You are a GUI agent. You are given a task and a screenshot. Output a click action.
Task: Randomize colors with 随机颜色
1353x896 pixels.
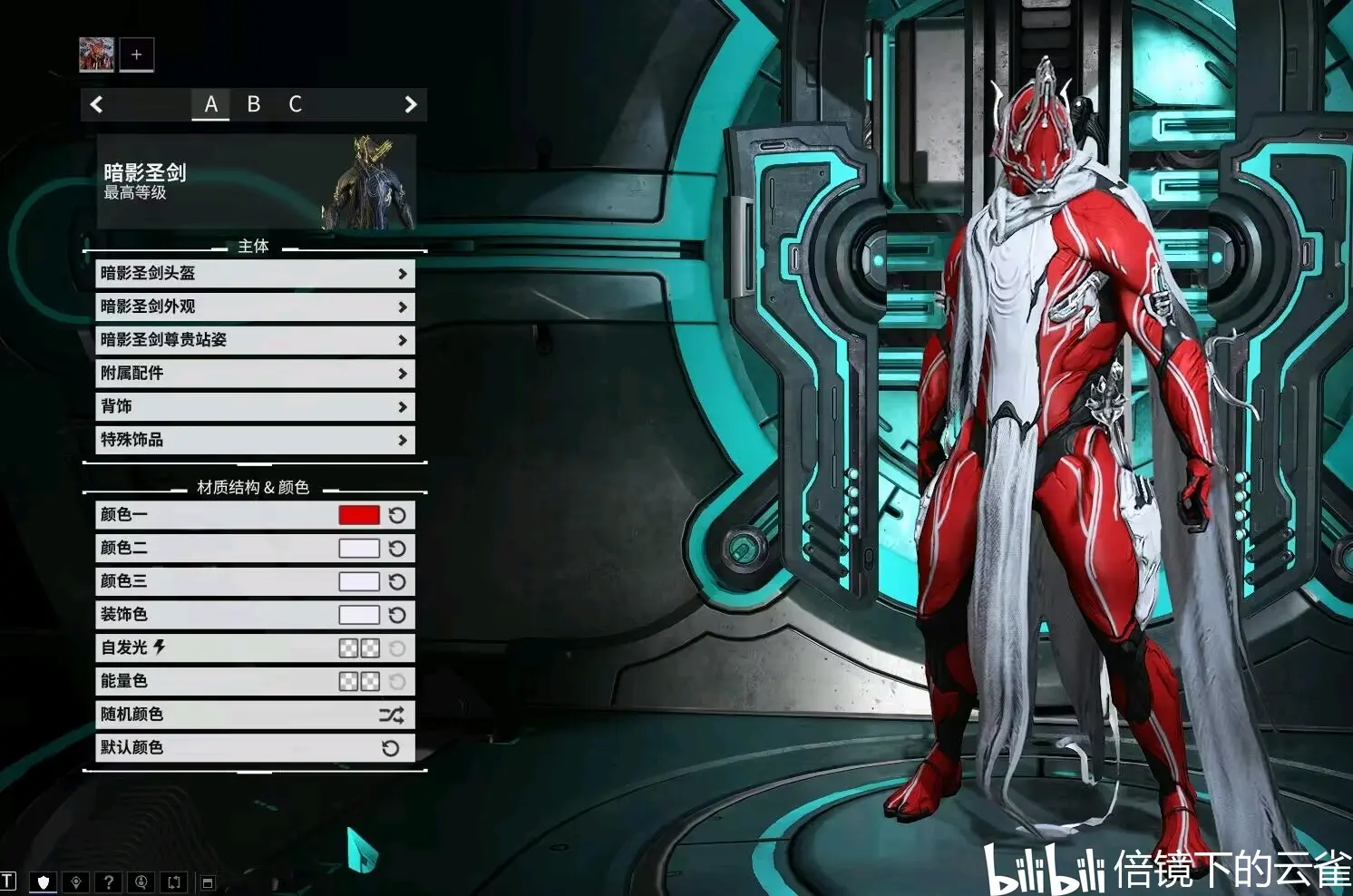click(x=255, y=715)
